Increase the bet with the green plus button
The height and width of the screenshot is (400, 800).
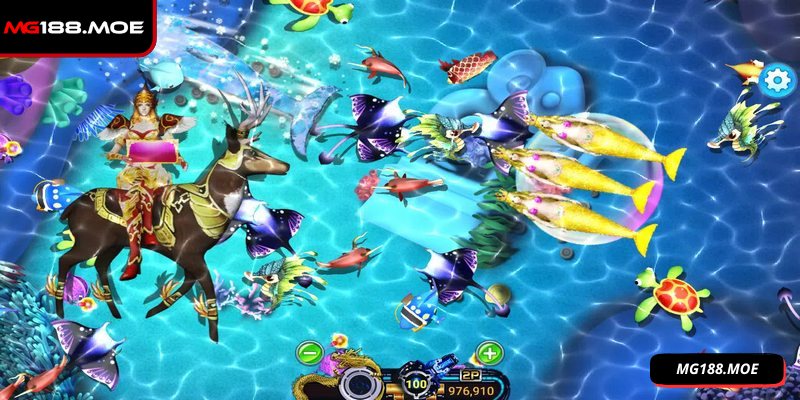point(489,353)
